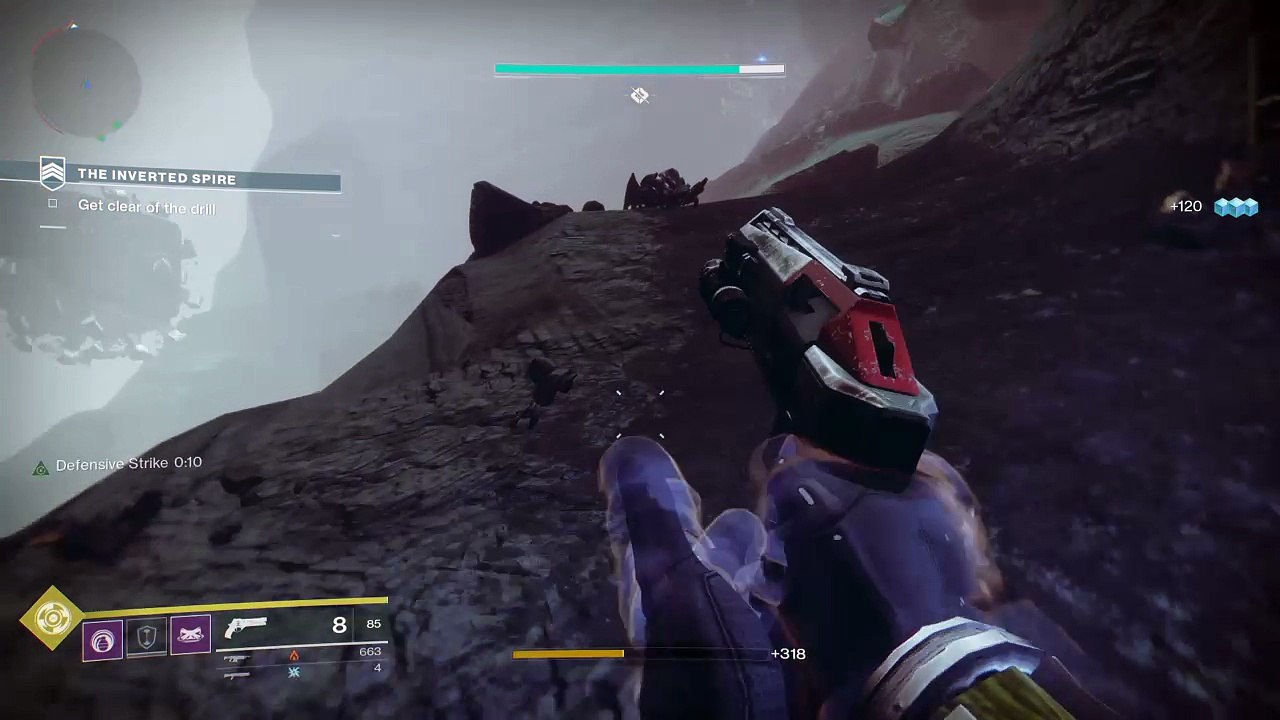Click the blue glimmer cubes icon
The image size is (1280, 720).
(1236, 207)
